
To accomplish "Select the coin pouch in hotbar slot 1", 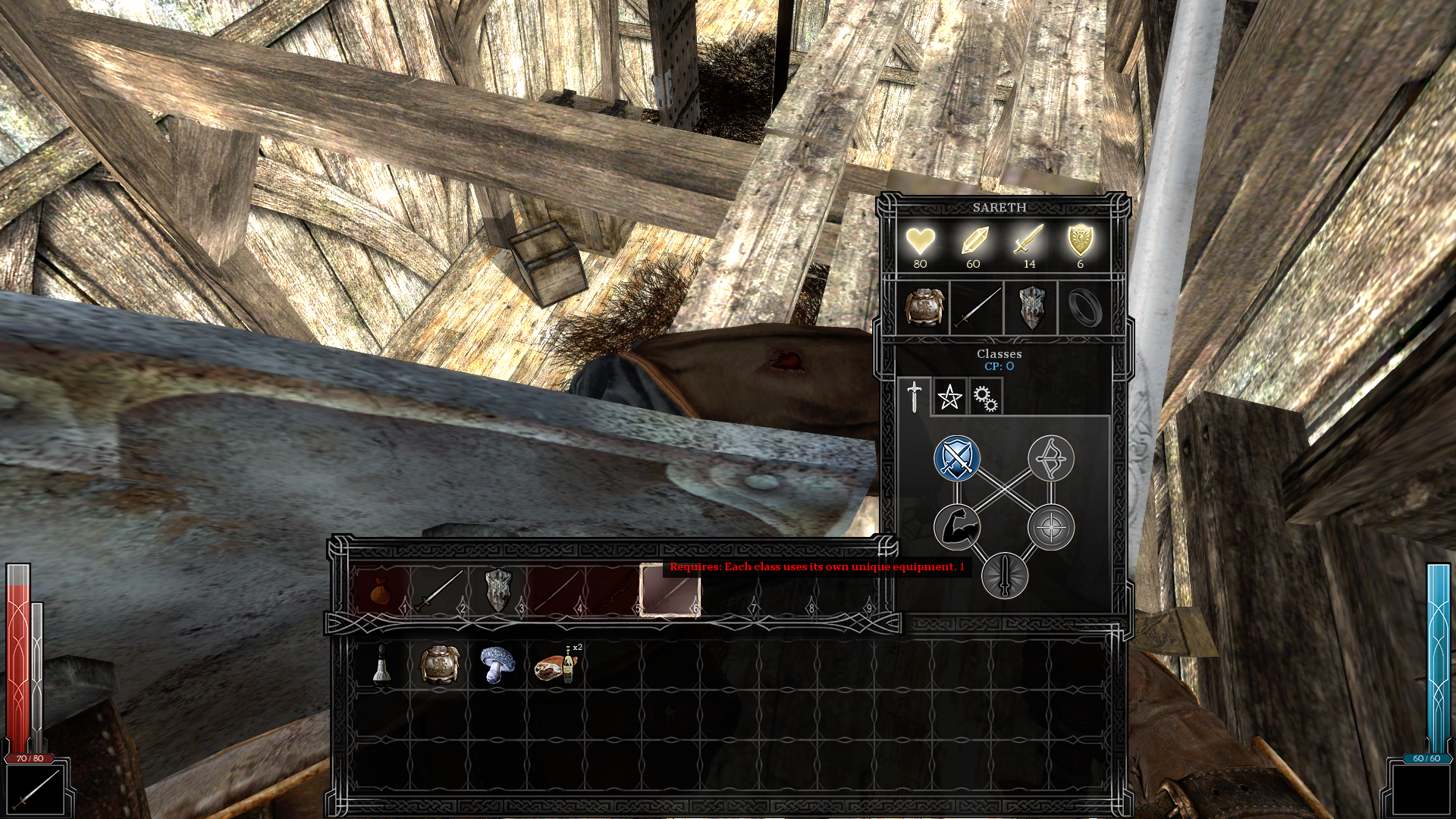I will [380, 591].
